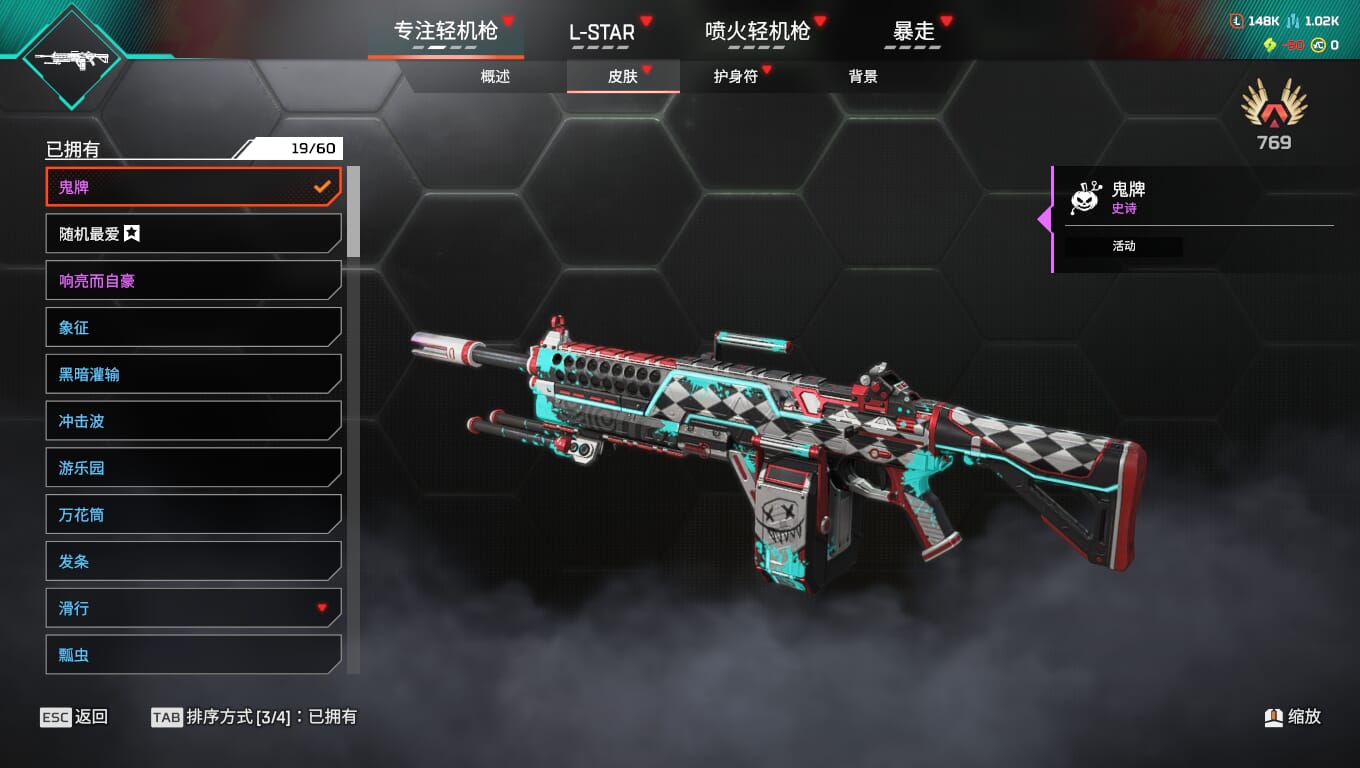Switch to the 专注轻机枪 weapon tab

point(445,32)
